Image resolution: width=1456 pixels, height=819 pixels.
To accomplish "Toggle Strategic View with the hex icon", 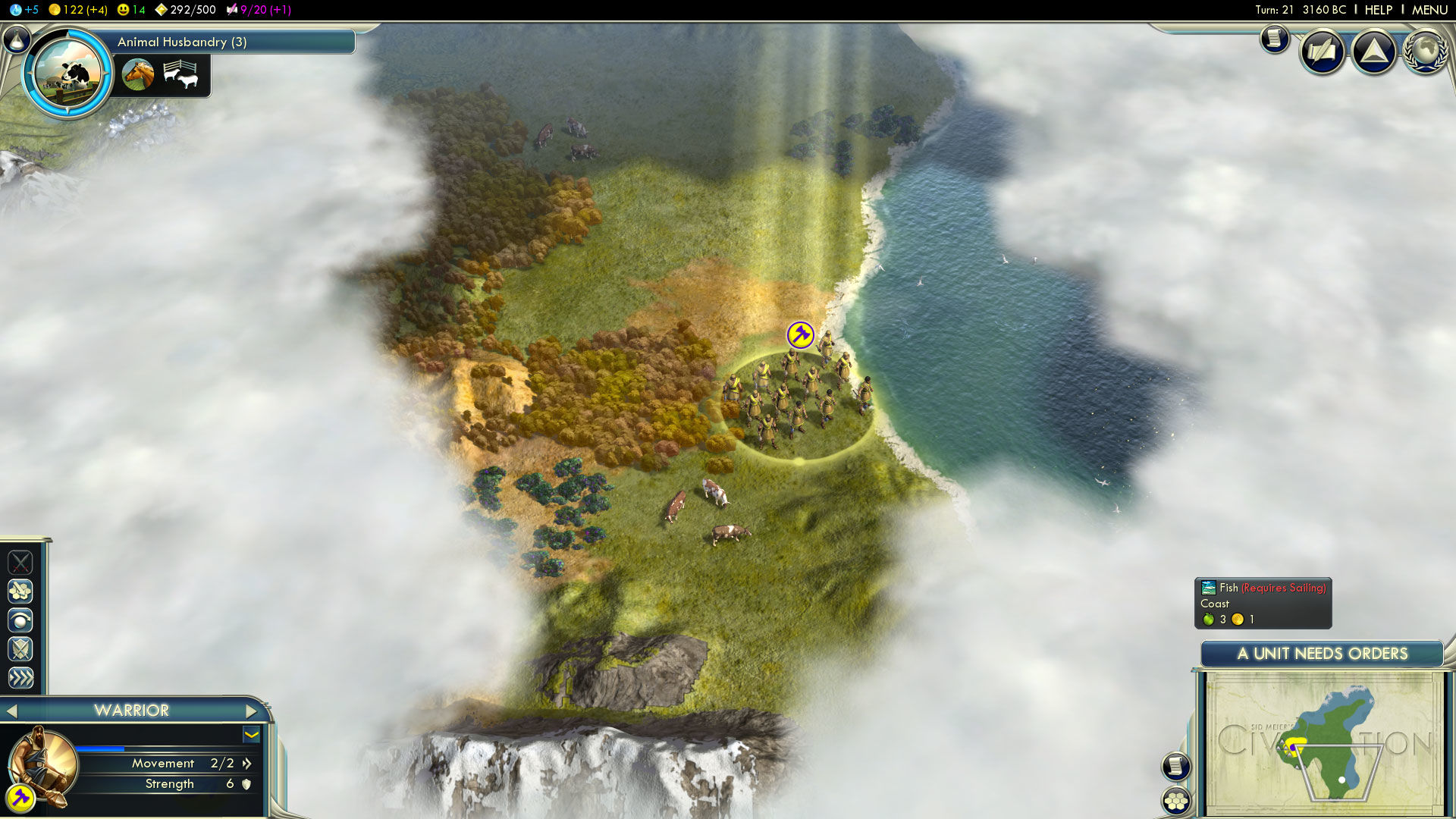I will click(1175, 800).
